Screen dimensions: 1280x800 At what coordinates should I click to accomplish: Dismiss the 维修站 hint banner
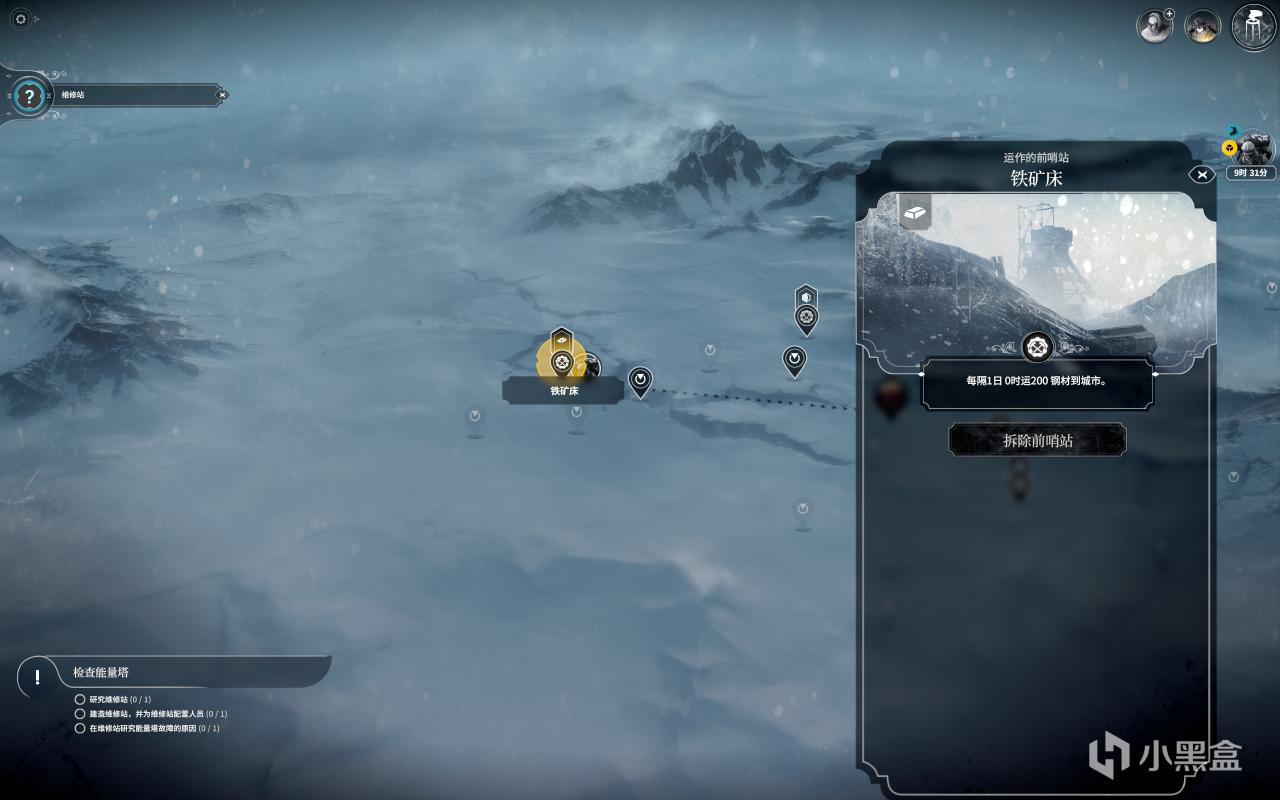(222, 95)
